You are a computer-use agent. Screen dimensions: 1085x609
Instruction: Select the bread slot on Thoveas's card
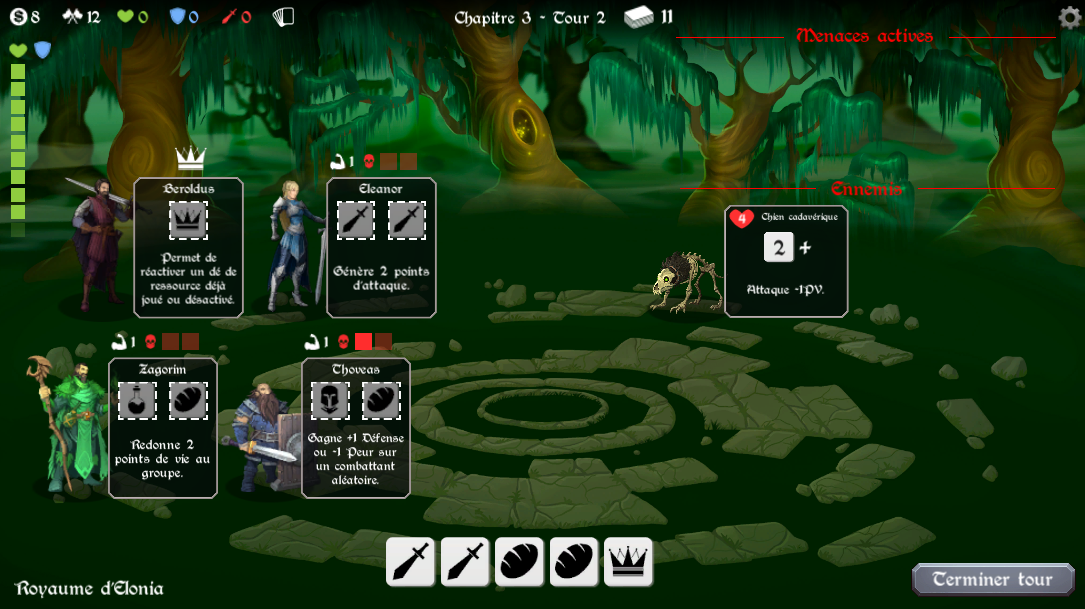pyautogui.click(x=381, y=400)
